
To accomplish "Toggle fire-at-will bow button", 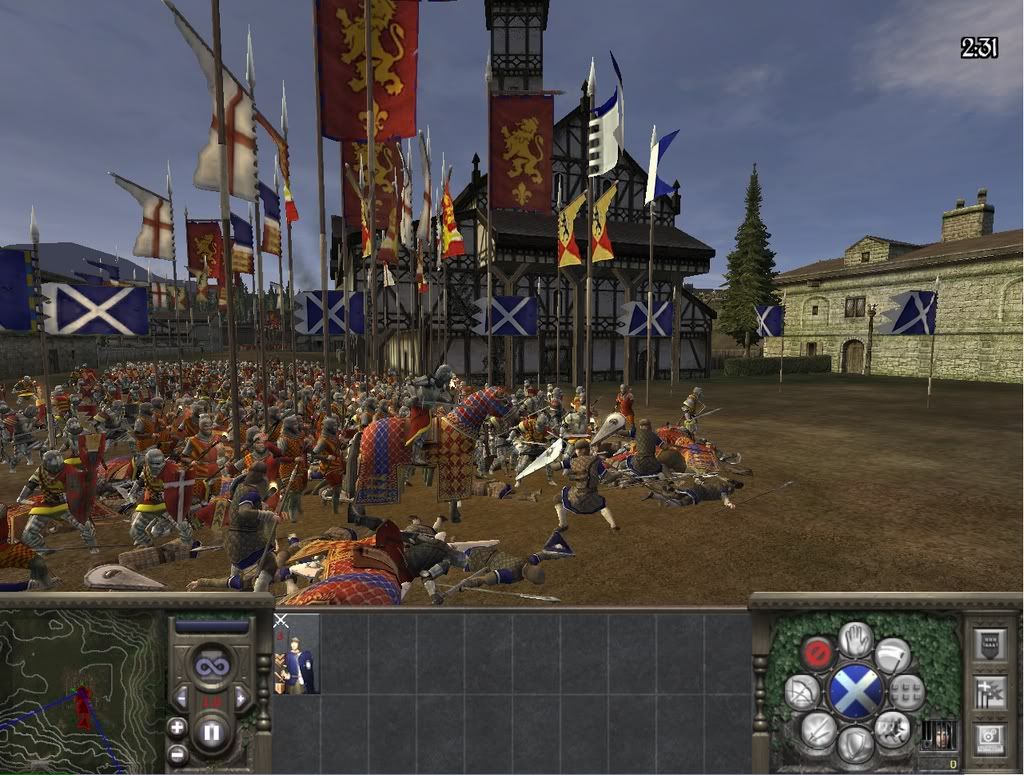I will click(x=803, y=692).
